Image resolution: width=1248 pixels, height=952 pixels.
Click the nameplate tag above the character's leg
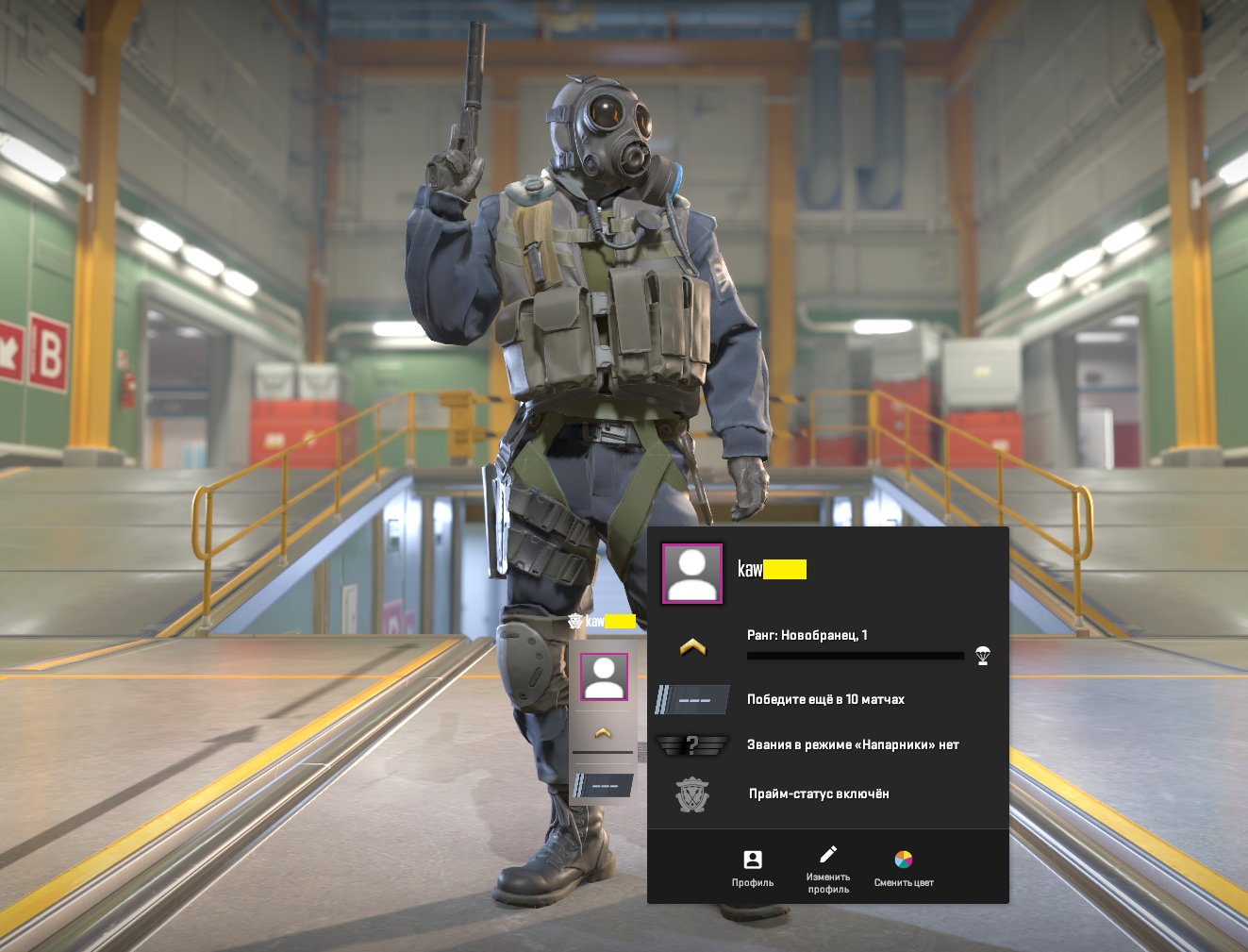coord(602,622)
